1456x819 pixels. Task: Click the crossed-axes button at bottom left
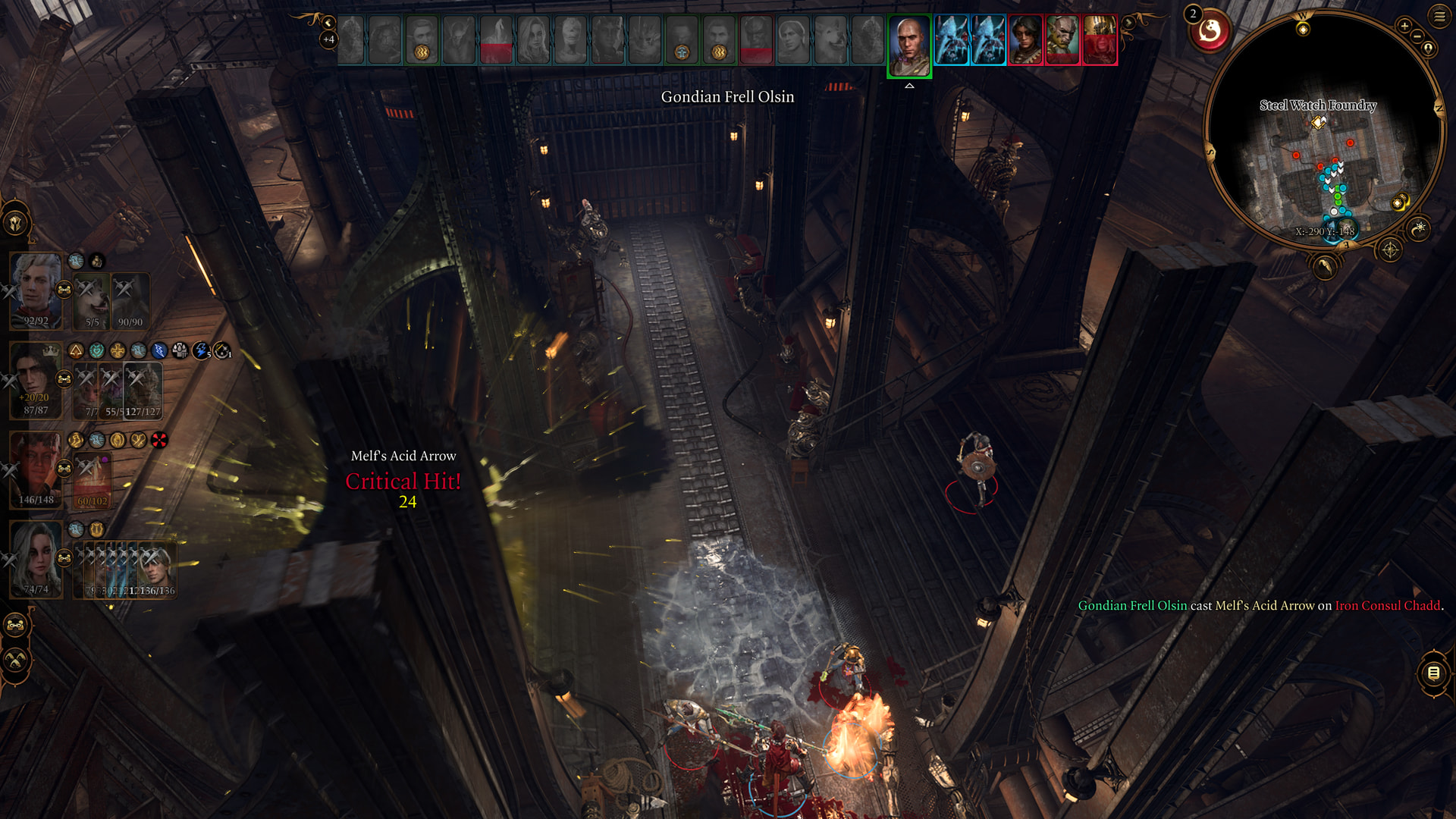pos(15,661)
